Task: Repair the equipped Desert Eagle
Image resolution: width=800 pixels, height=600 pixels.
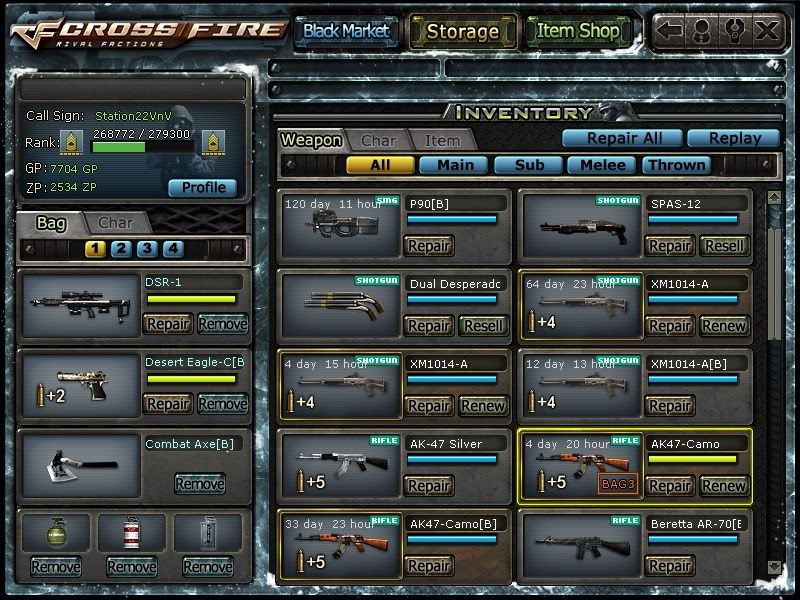Action: tap(168, 404)
